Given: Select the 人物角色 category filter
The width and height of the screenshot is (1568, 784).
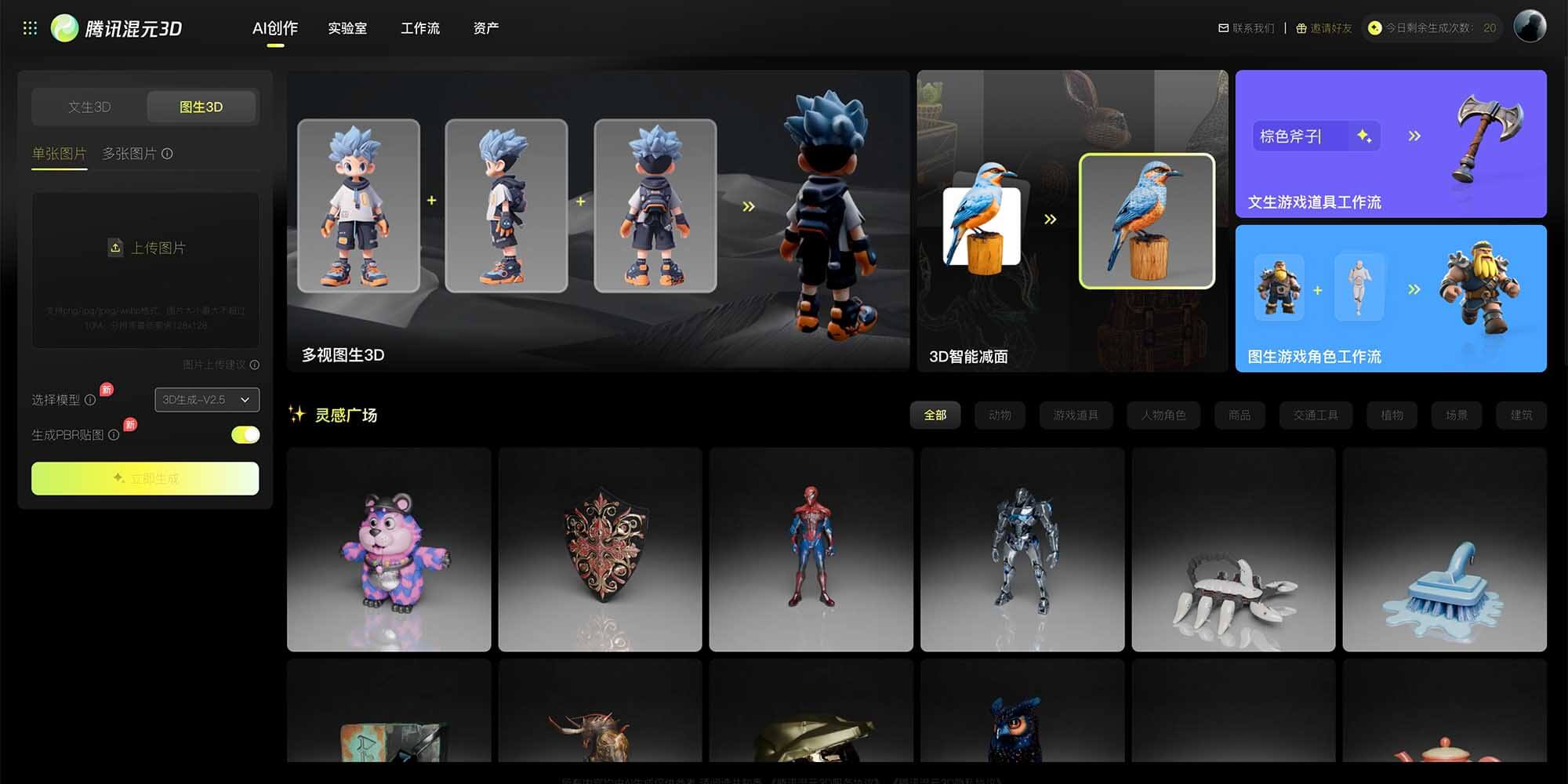Looking at the screenshot, I should click(x=1163, y=415).
